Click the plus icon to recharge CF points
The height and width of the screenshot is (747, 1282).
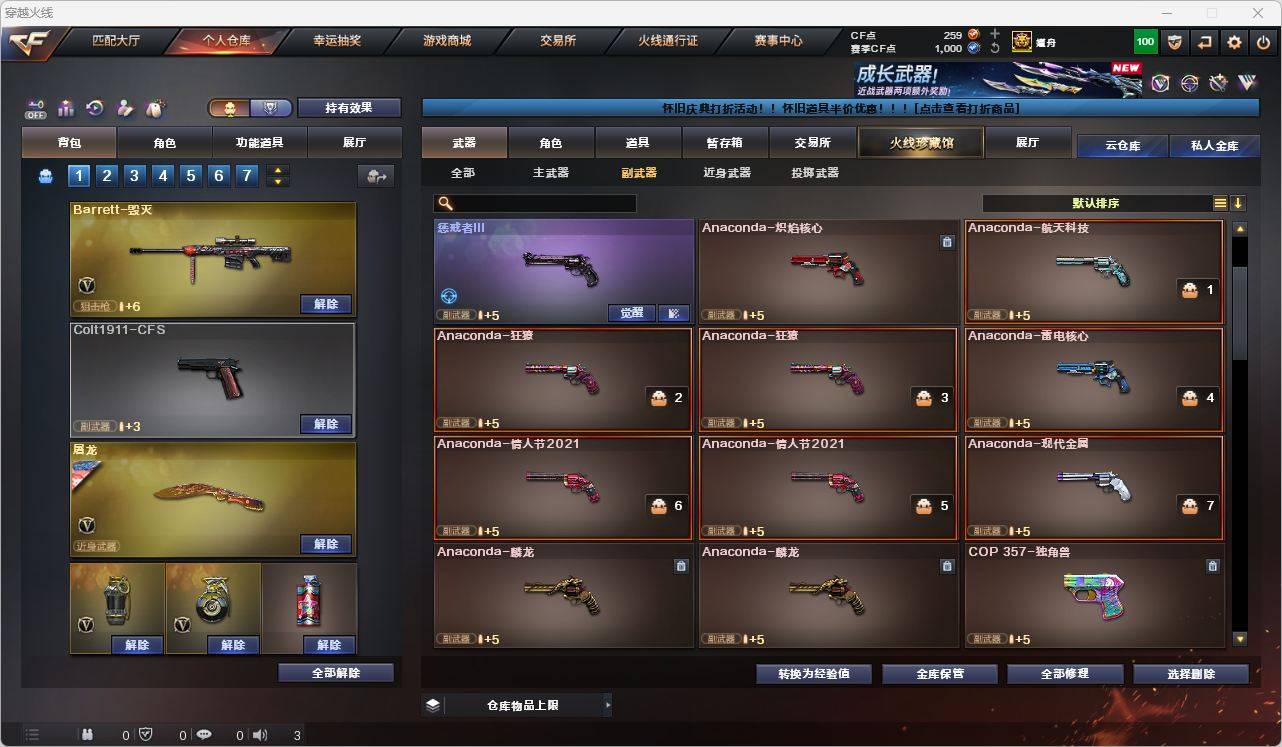pos(994,33)
